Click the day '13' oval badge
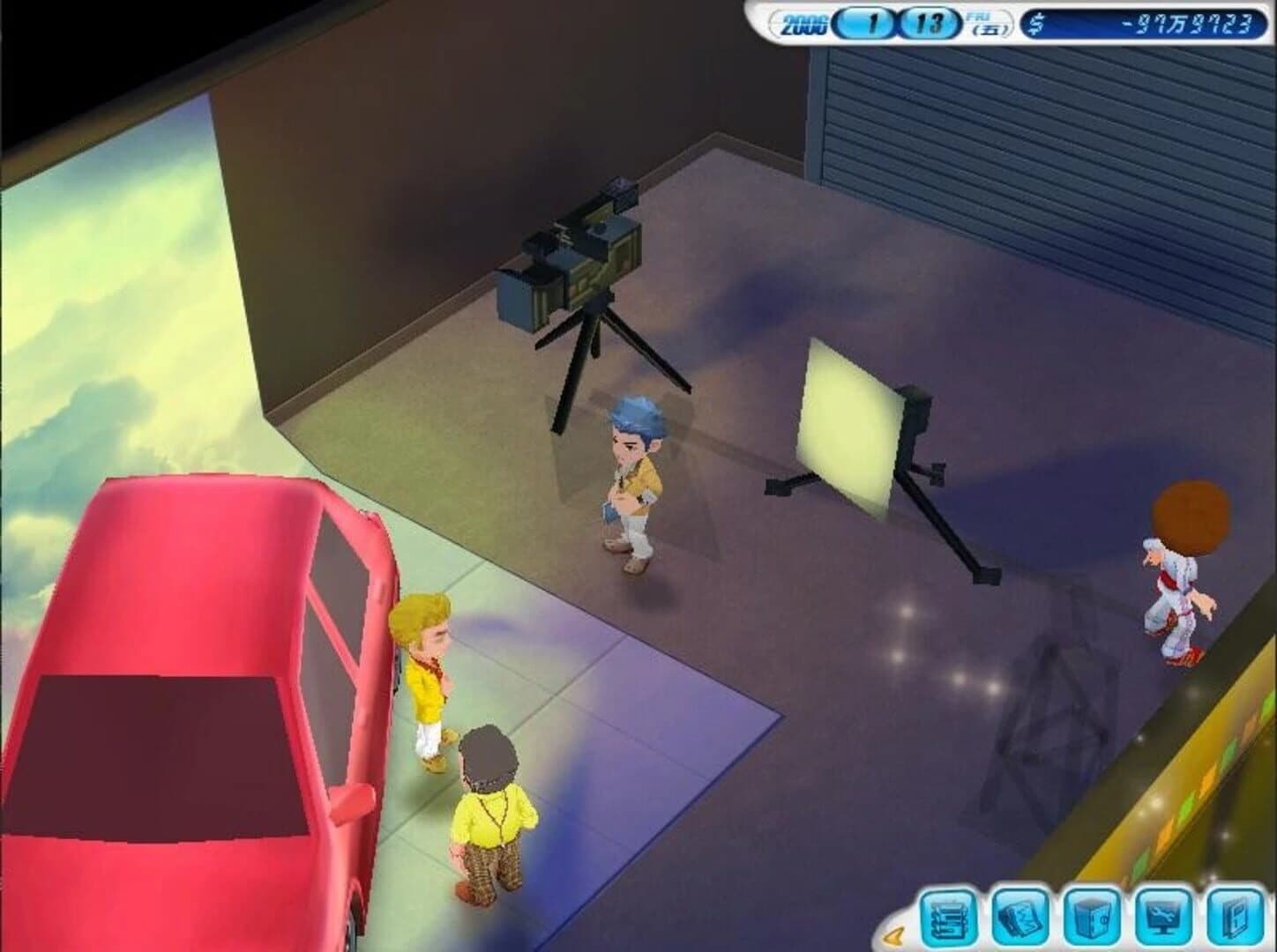Screen dimensions: 1277x952 928,21
